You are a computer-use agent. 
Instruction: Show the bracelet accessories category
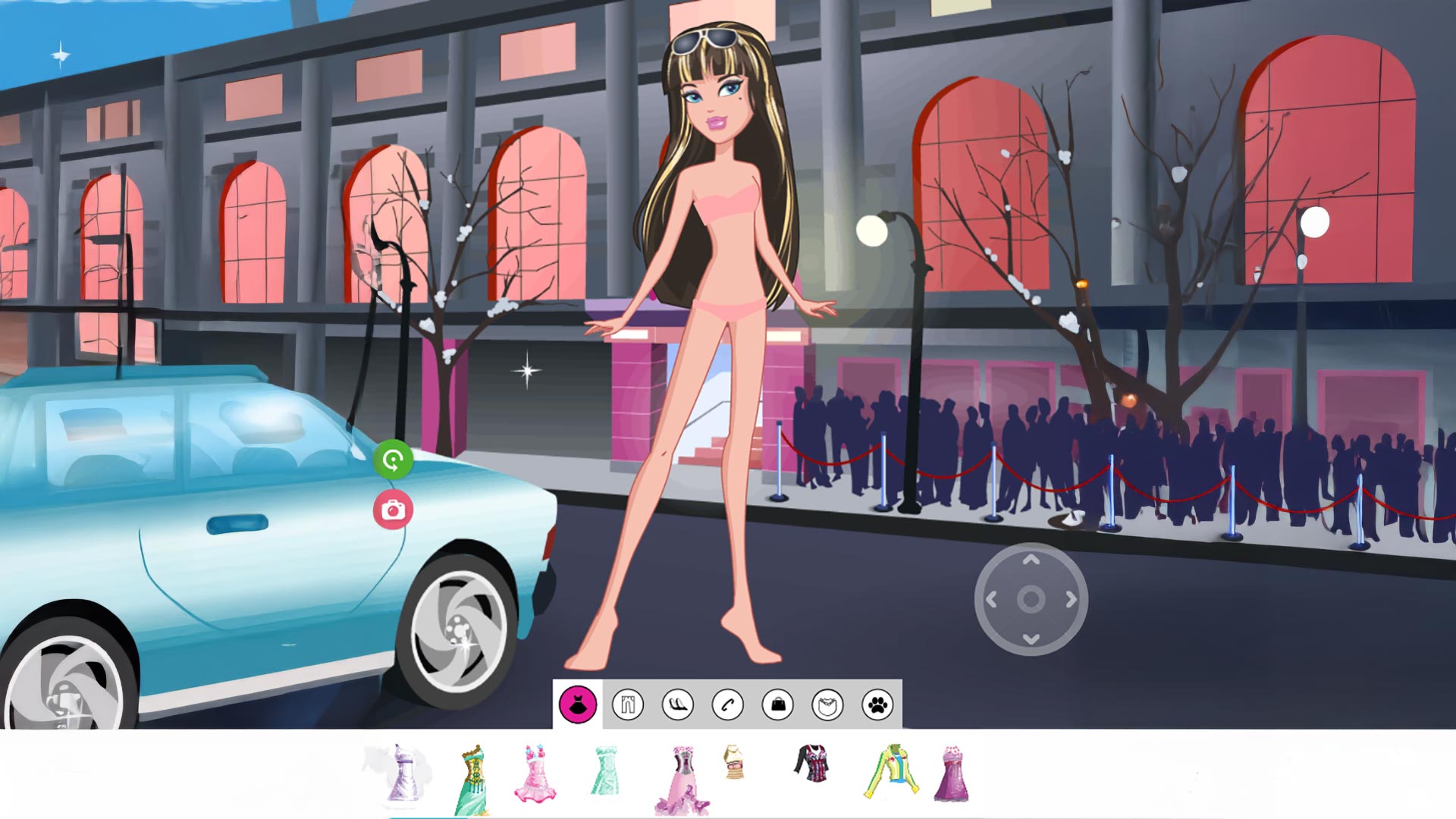tap(727, 704)
